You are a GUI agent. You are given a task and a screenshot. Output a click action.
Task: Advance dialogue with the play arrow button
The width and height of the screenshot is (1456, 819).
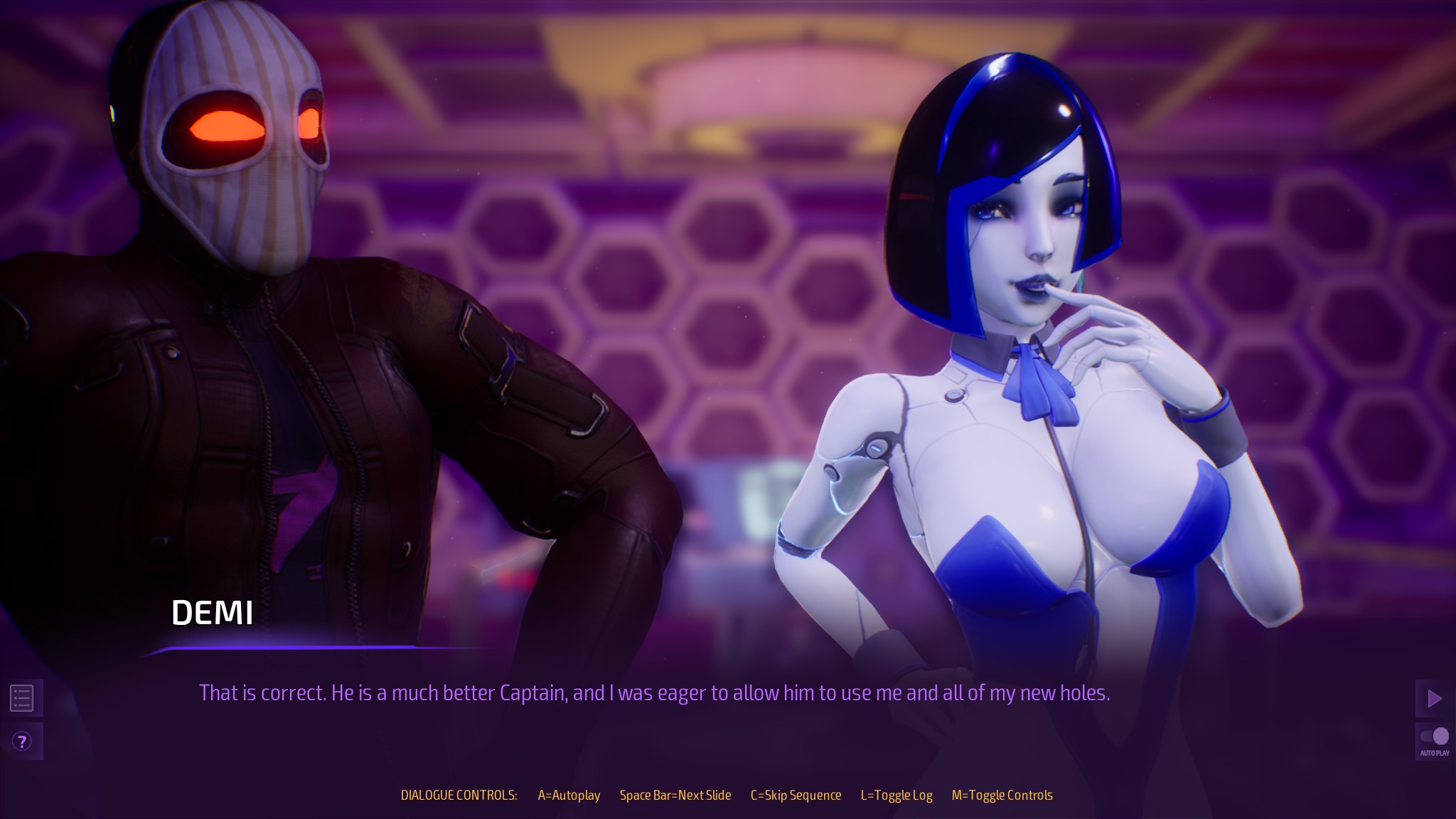point(1434,699)
